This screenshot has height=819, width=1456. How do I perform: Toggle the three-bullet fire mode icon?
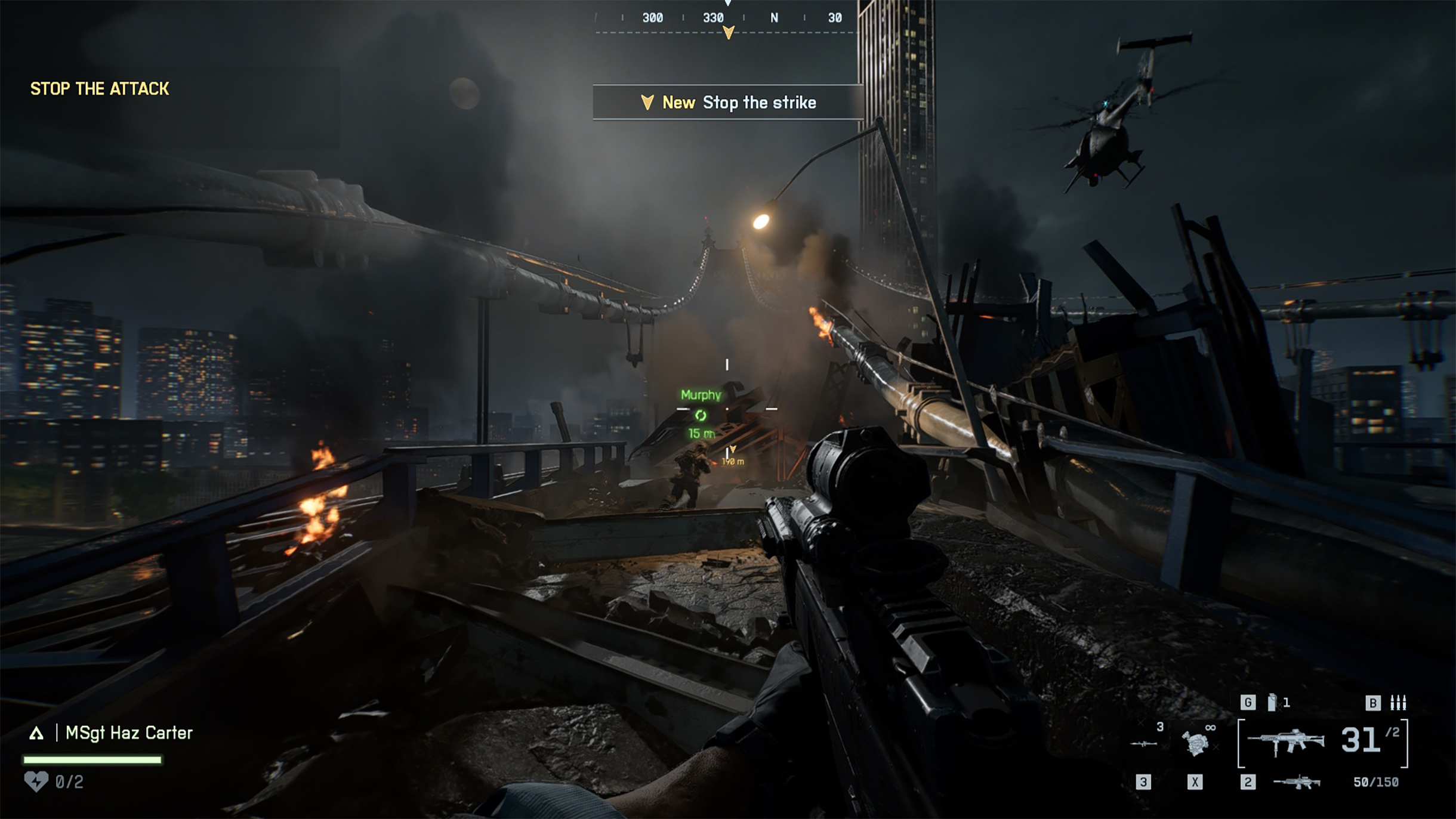pos(1398,703)
